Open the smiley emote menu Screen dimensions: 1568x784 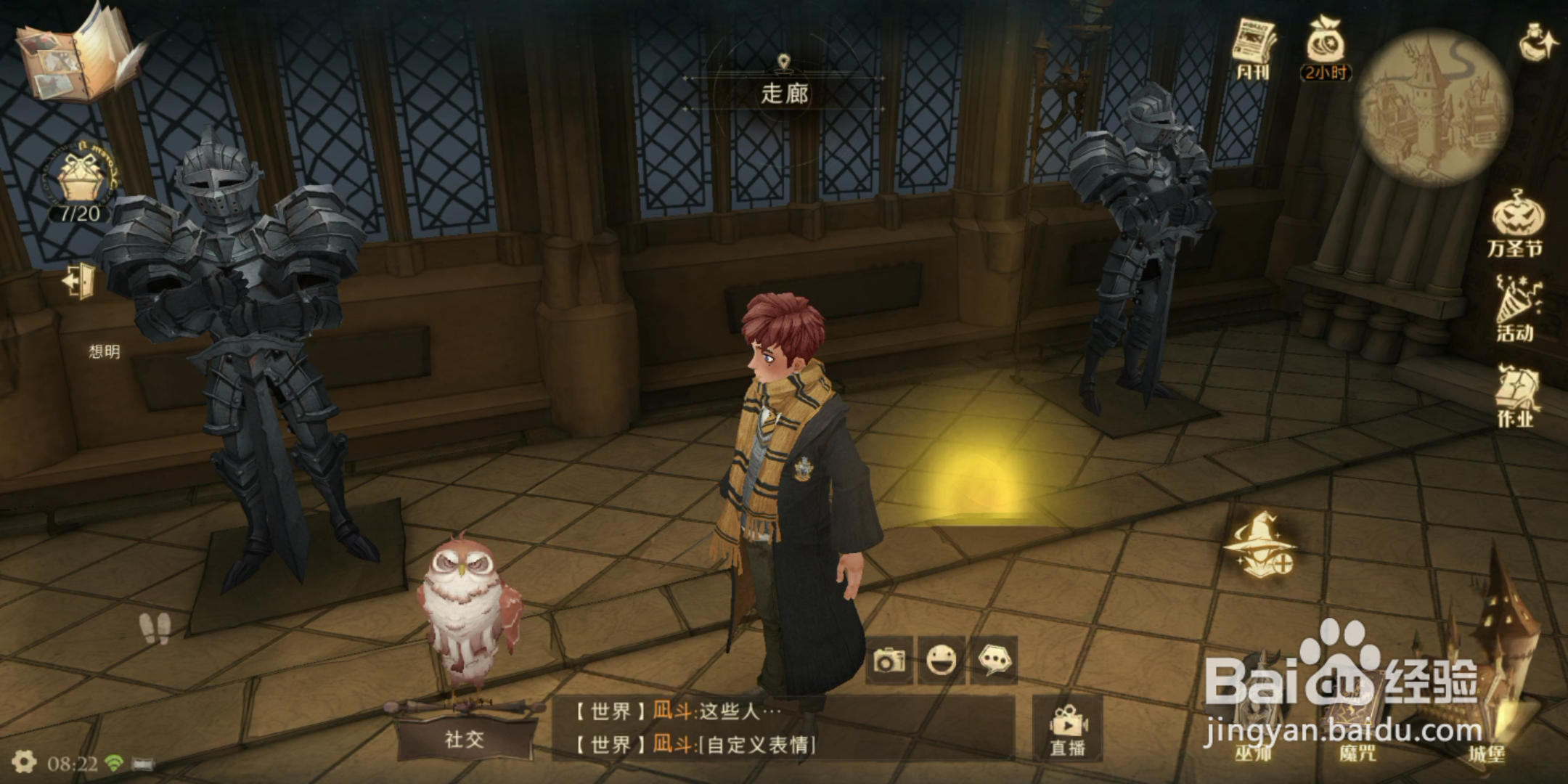tap(942, 661)
